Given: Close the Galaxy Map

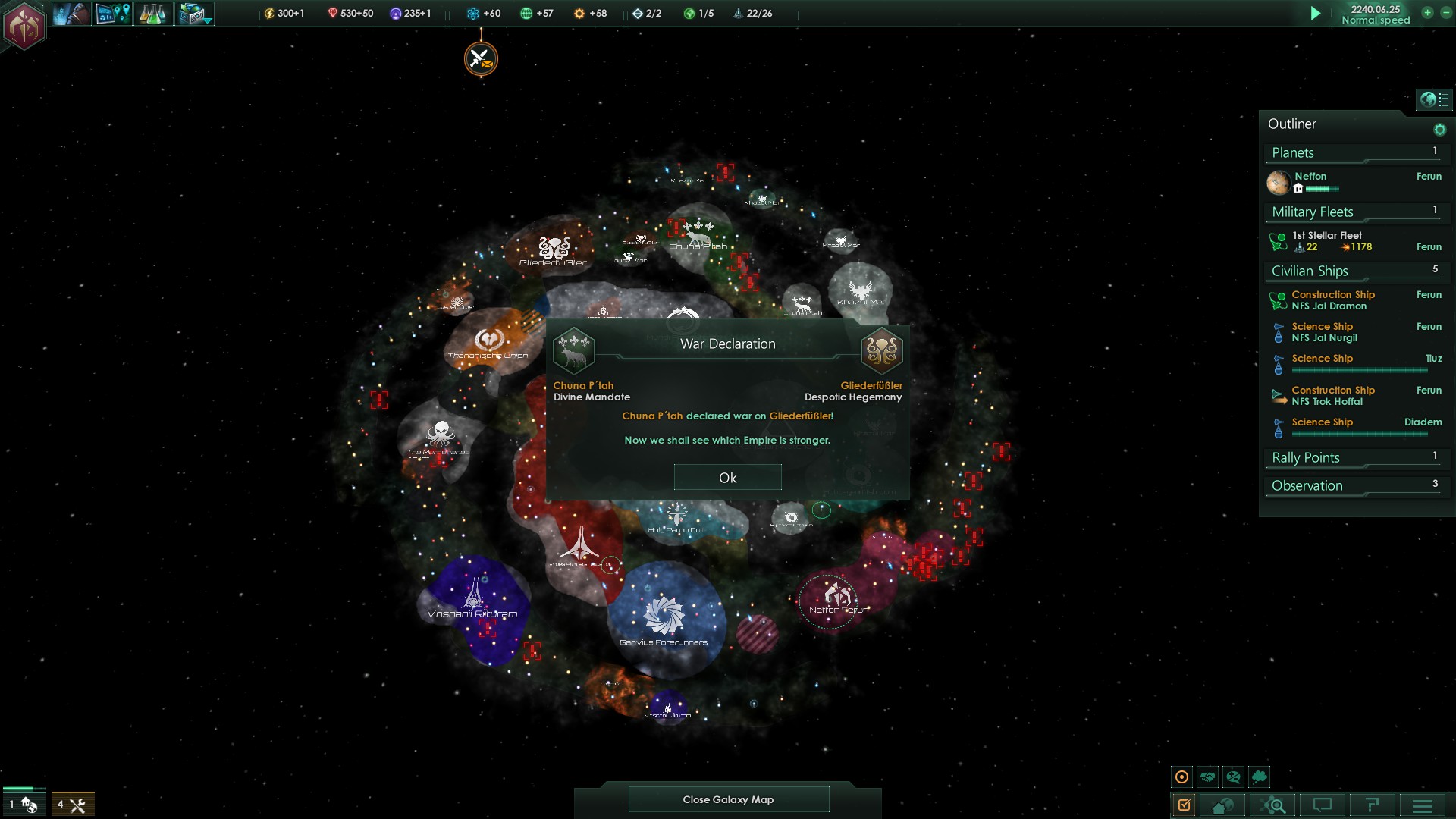Looking at the screenshot, I should pyautogui.click(x=728, y=799).
